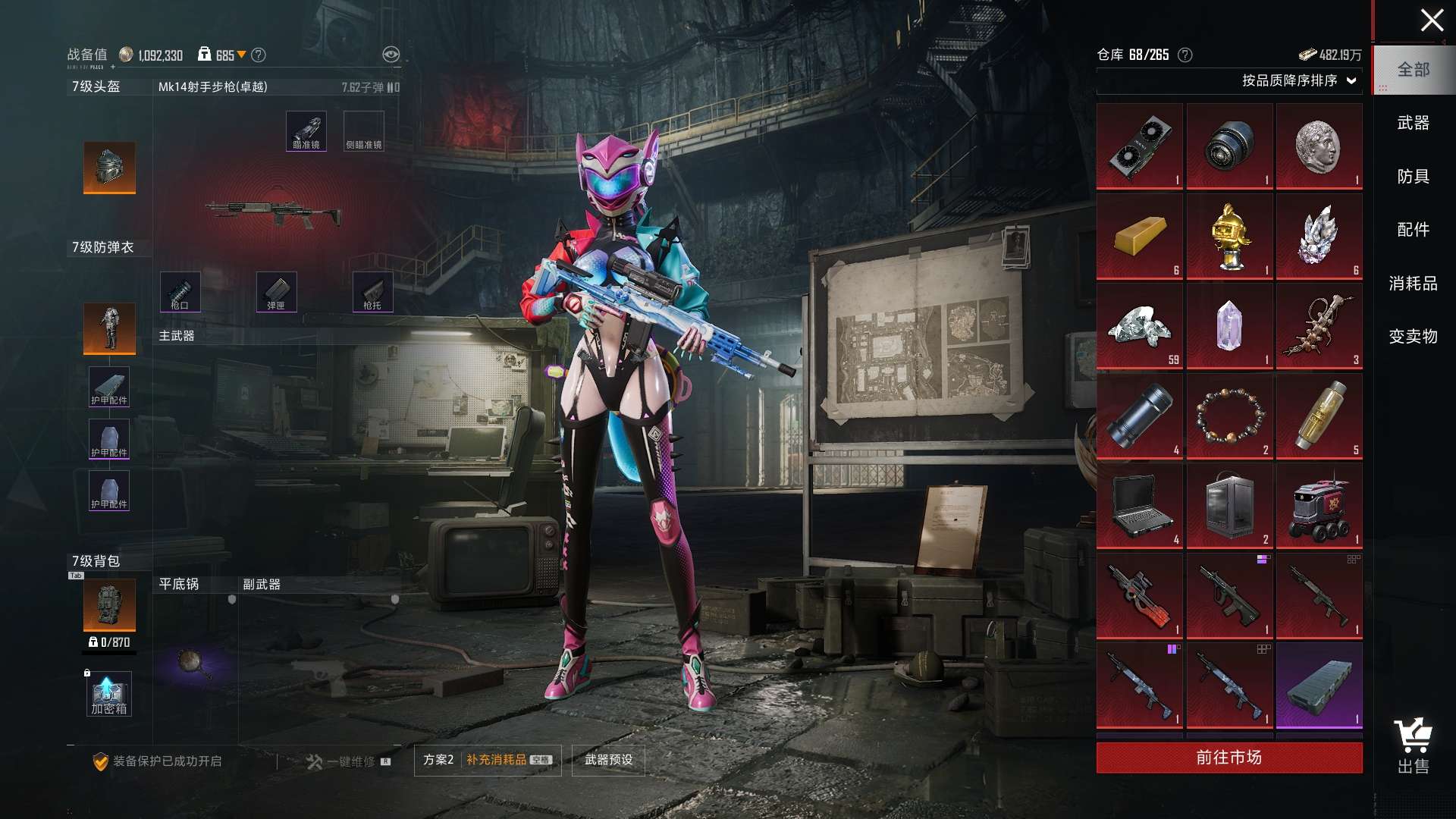Open the level 7 backpack slot

(x=109, y=604)
